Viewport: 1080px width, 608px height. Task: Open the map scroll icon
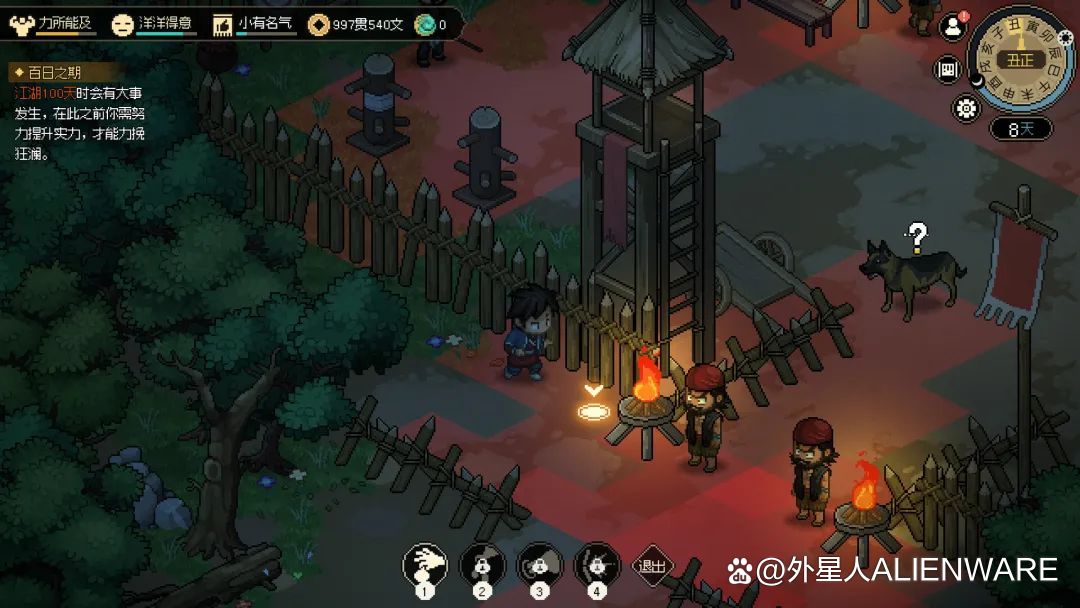pyautogui.click(x=947, y=70)
